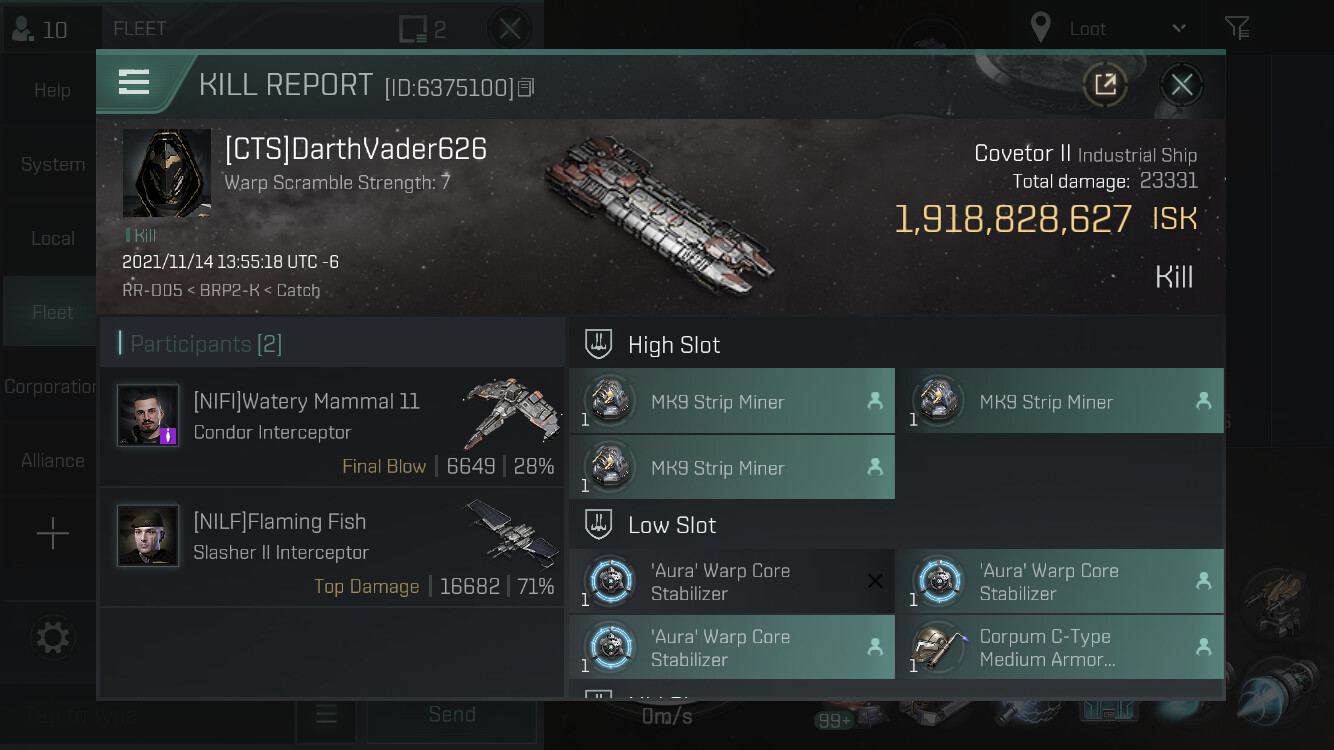Share the kill report via export icon

[1105, 85]
